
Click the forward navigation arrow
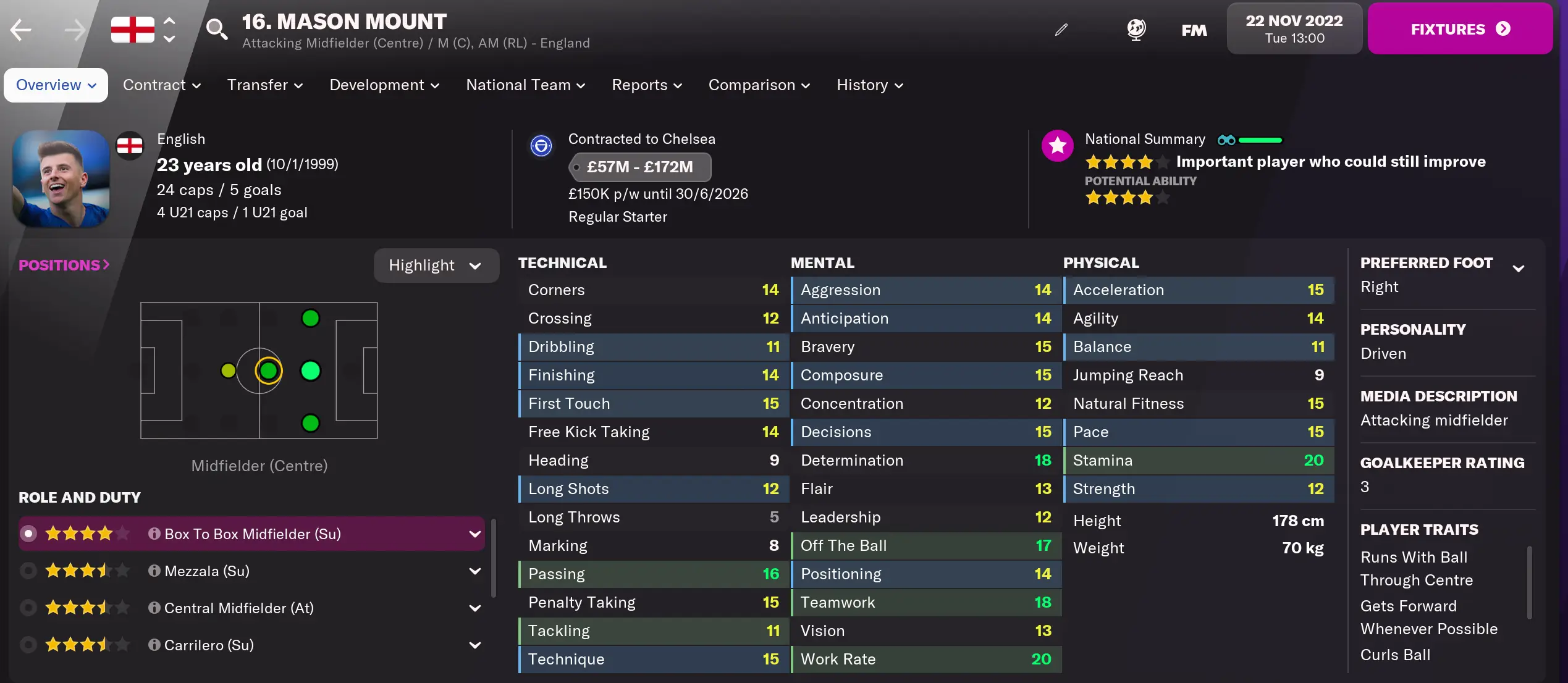pyautogui.click(x=74, y=29)
